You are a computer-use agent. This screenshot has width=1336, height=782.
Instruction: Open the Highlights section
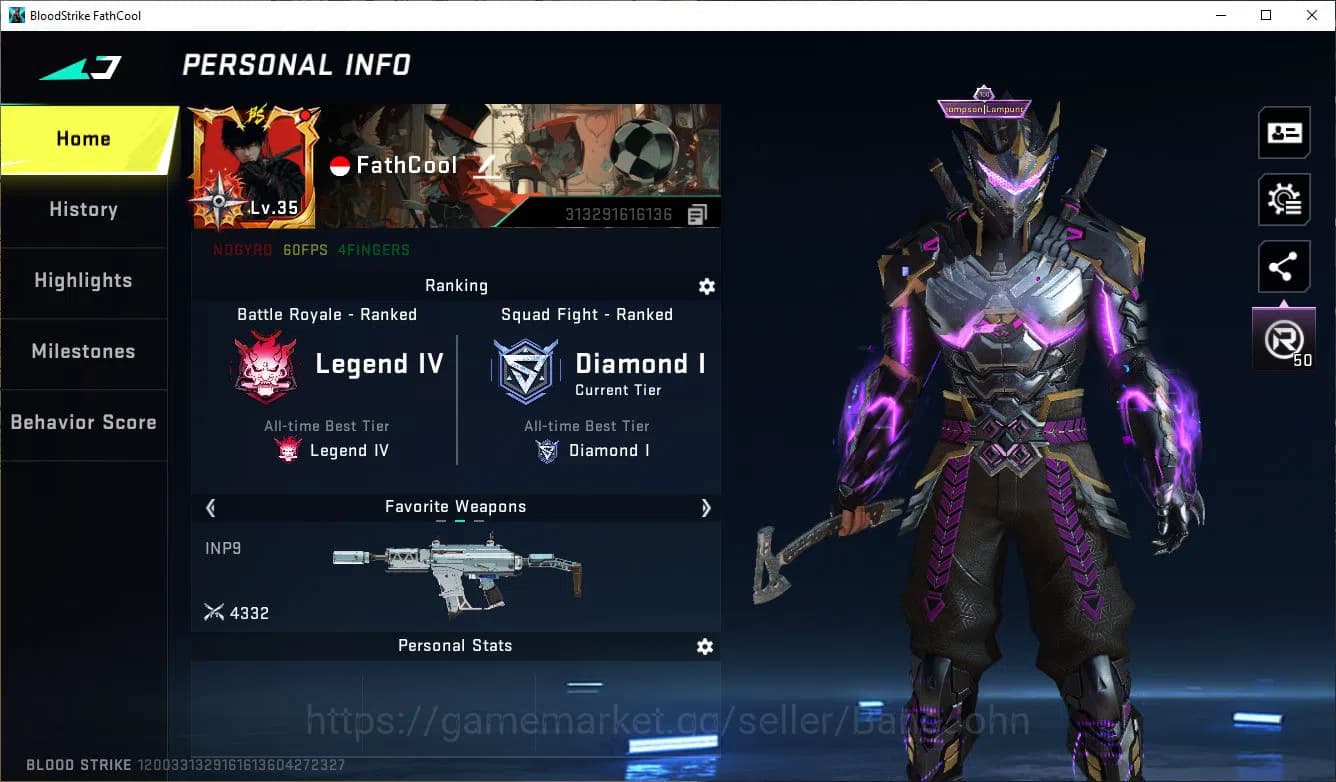[83, 281]
